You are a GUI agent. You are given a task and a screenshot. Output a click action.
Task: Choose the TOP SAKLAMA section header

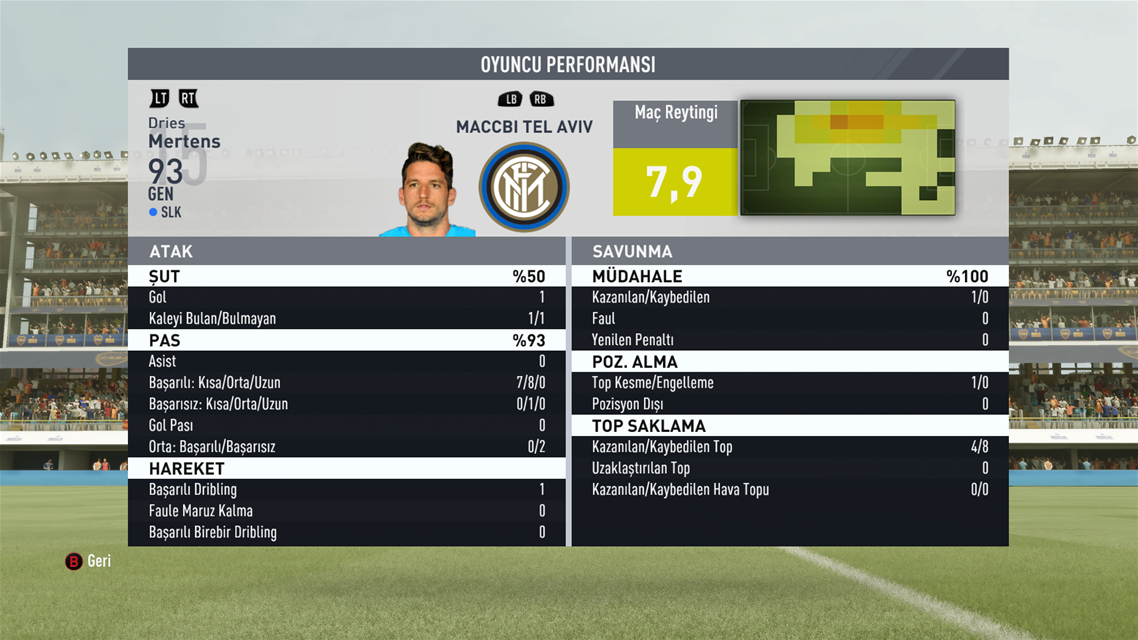click(789, 426)
